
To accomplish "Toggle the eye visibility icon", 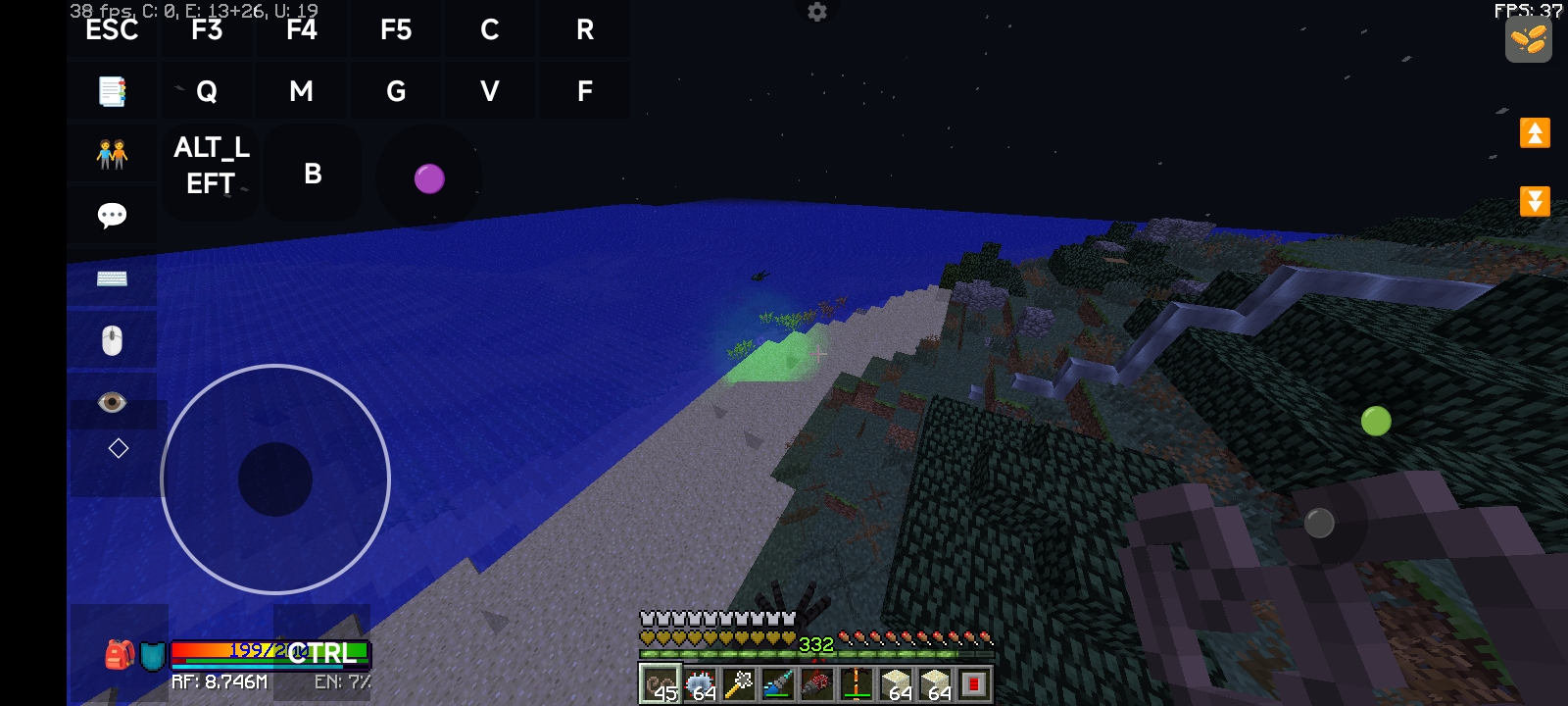I will (x=112, y=402).
